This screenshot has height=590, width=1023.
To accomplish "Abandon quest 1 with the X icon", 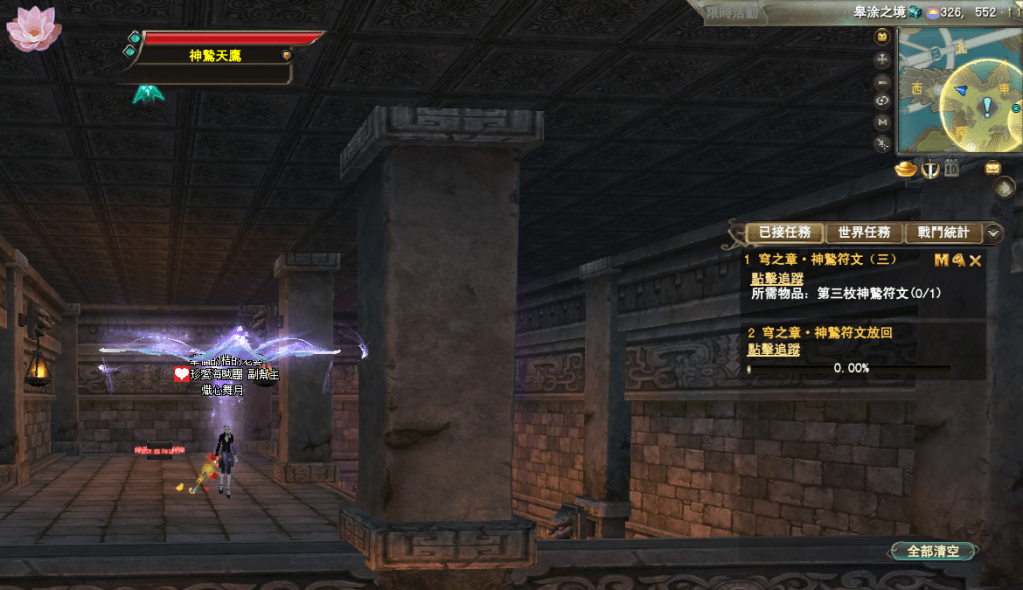I will pos(975,260).
